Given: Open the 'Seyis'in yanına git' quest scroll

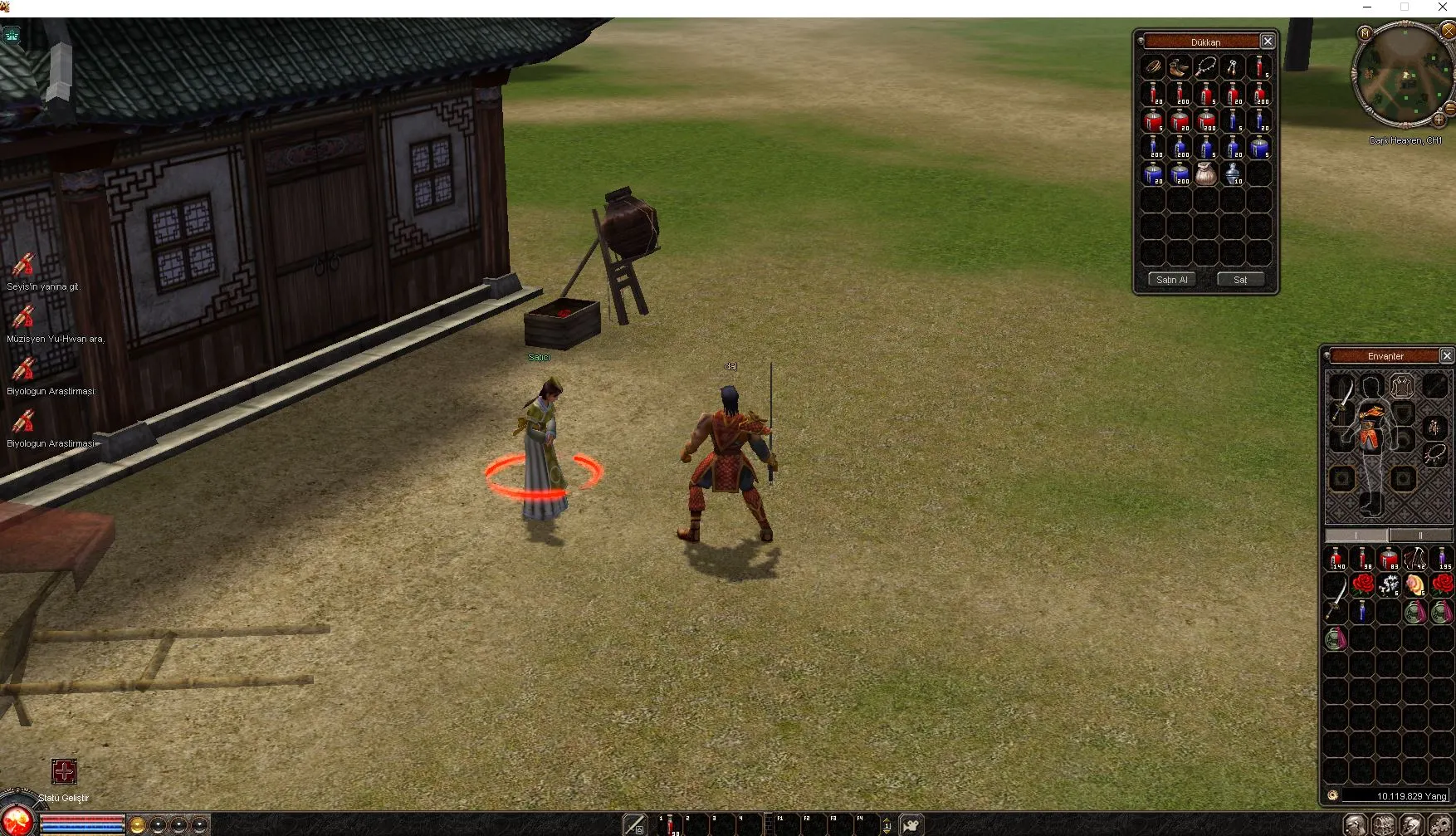Looking at the screenshot, I should 23,266.
